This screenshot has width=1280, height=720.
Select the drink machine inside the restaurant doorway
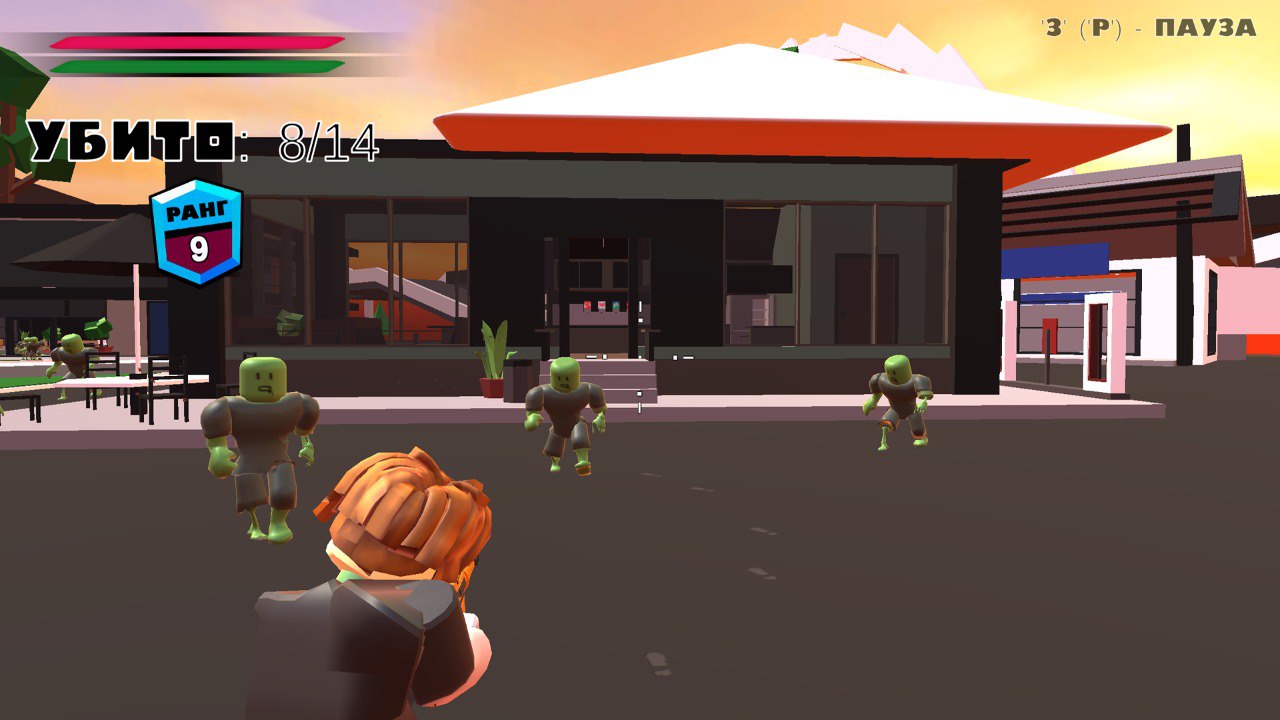[601, 305]
